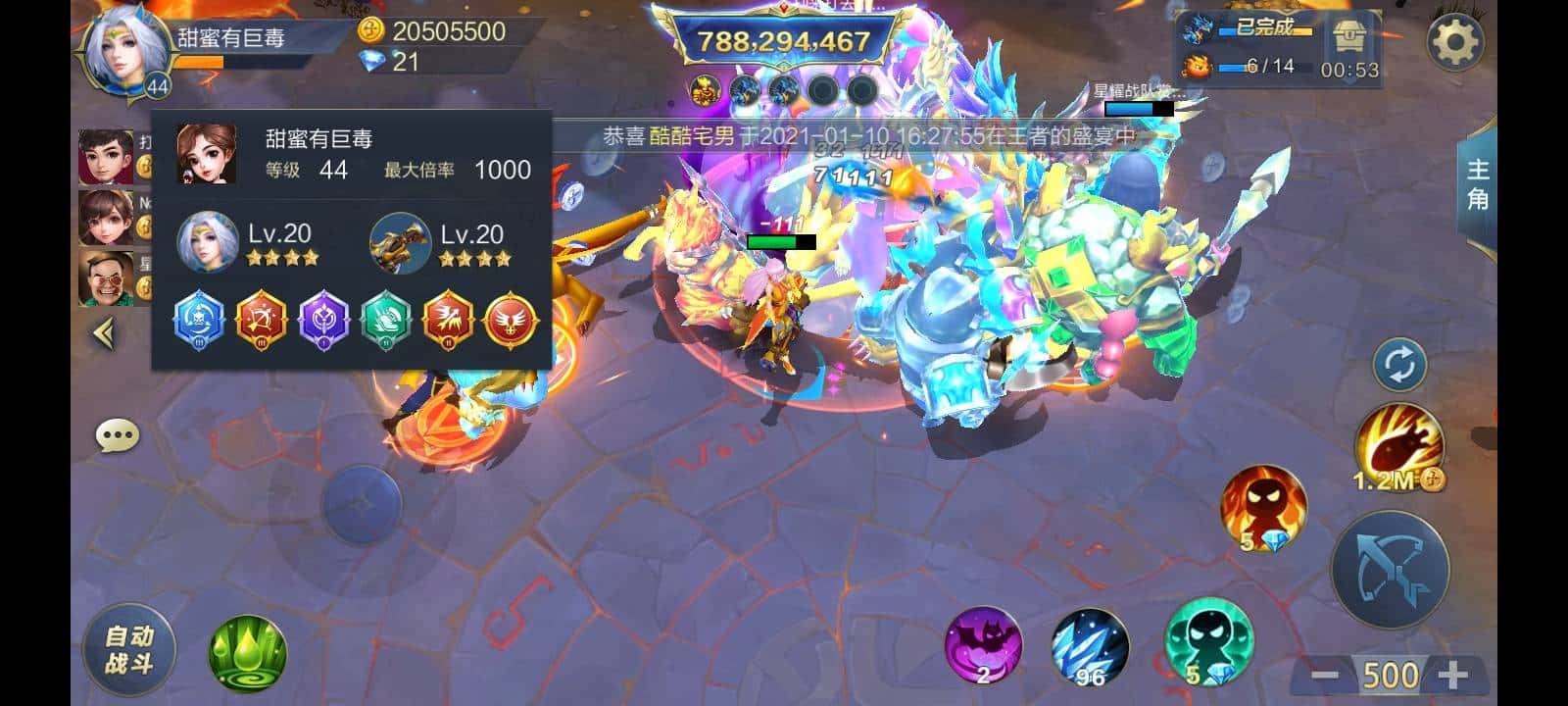1568x706 pixels.
Task: Open the gear settings menu
Action: pos(1454,42)
